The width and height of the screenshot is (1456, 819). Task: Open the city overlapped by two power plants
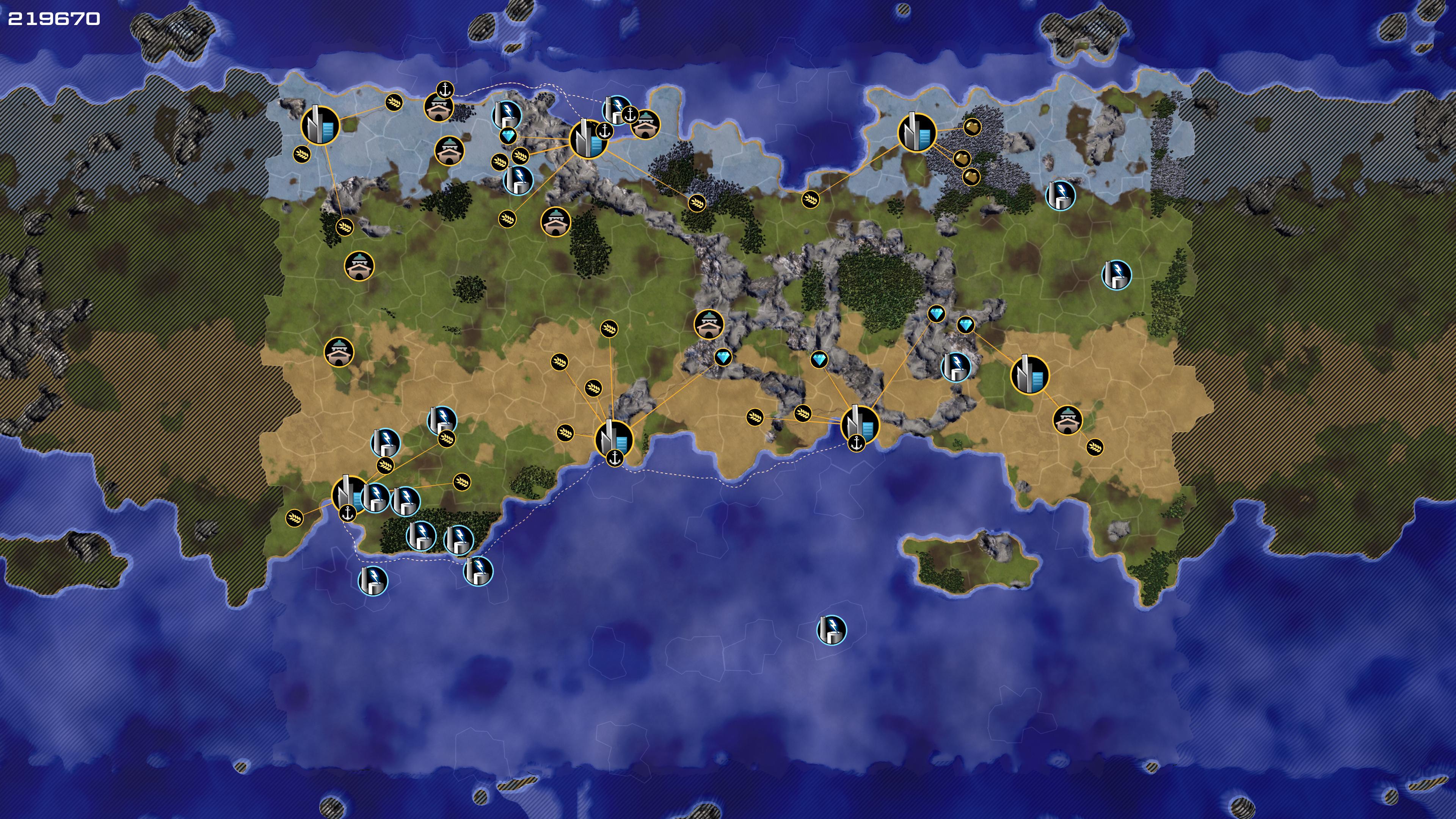[x=349, y=493]
